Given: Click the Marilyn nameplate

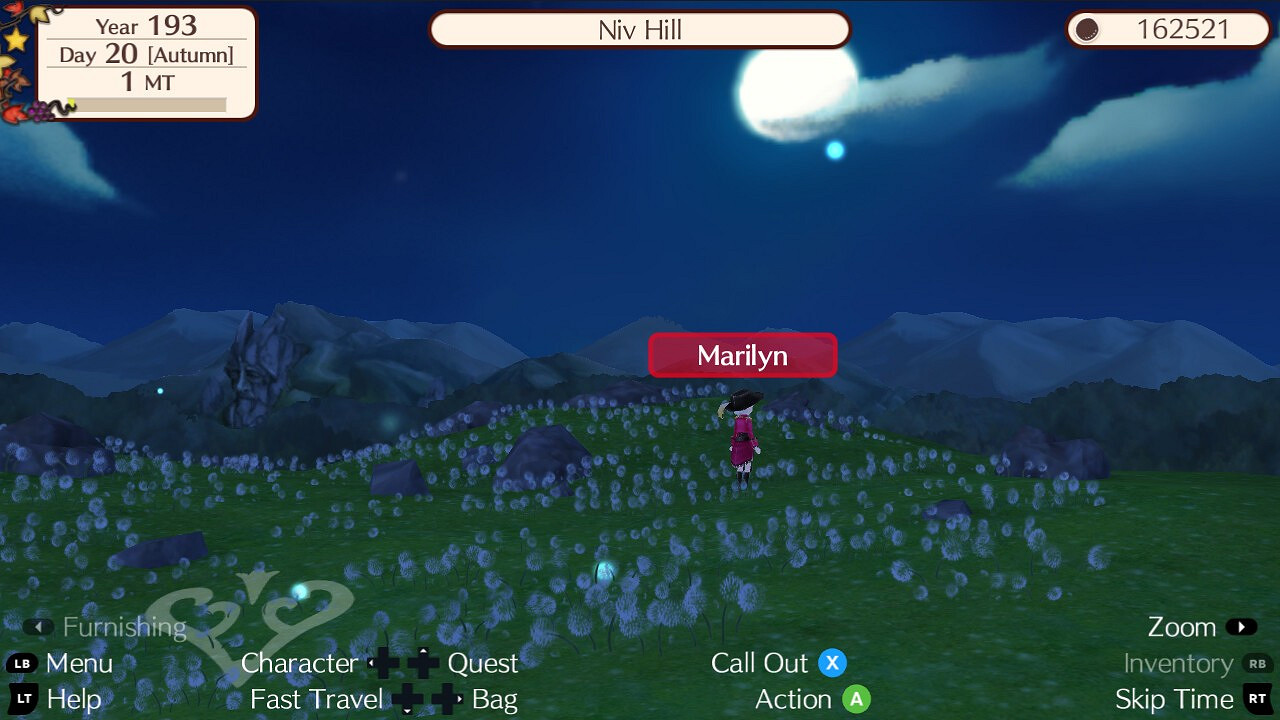Looking at the screenshot, I should [742, 355].
